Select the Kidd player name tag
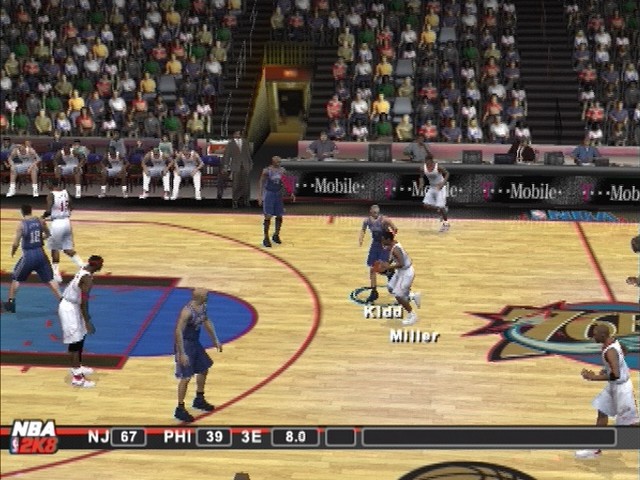 tap(383, 312)
